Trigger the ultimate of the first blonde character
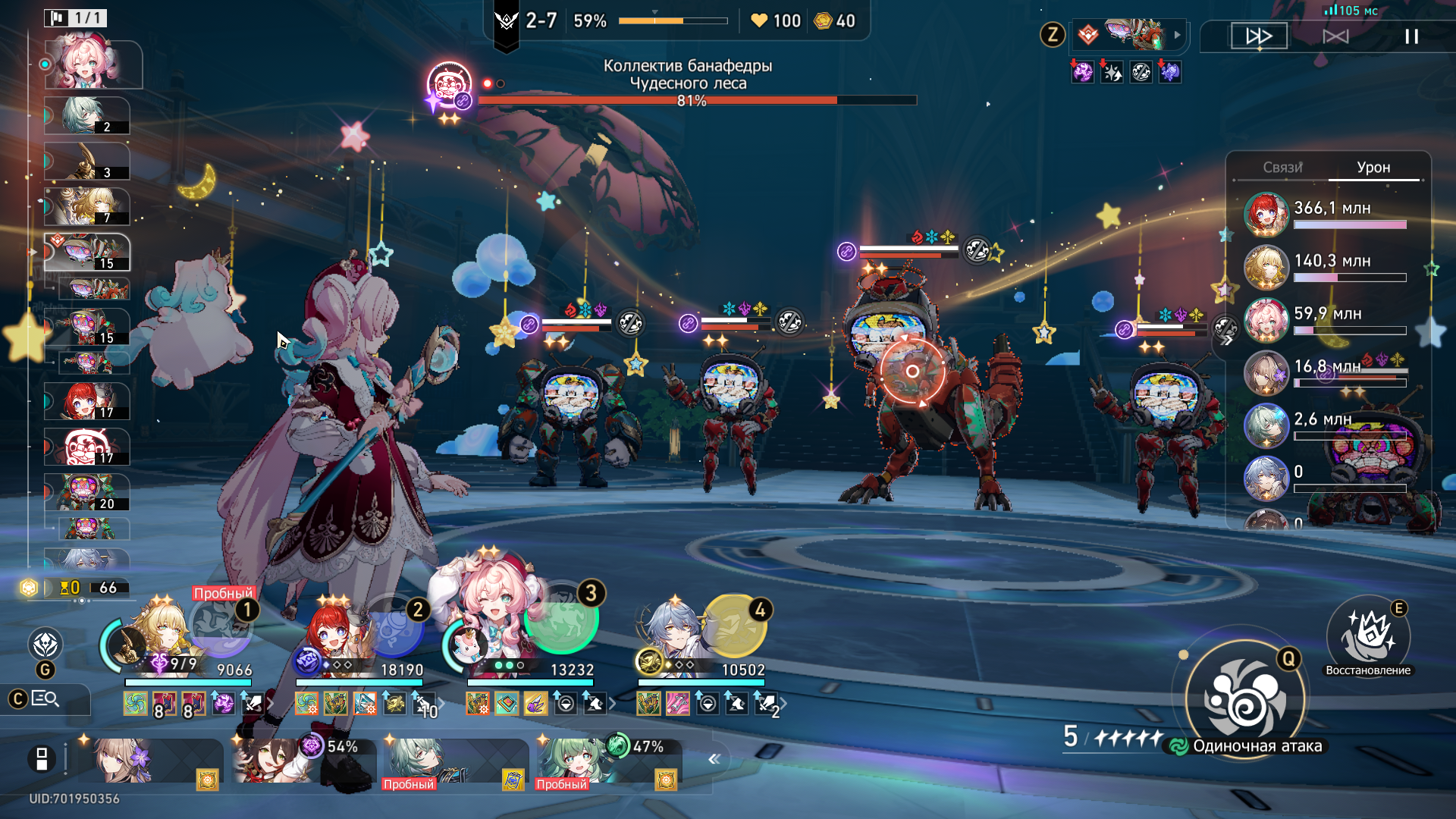This screenshot has width=1456, height=819. [221, 626]
